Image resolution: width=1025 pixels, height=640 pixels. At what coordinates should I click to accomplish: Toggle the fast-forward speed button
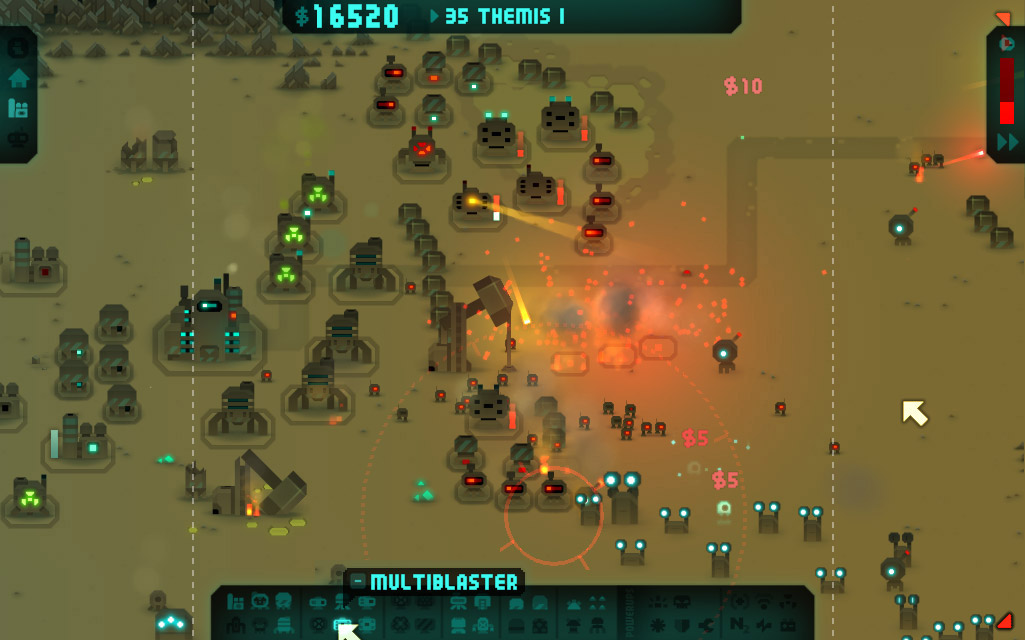coord(1007,143)
